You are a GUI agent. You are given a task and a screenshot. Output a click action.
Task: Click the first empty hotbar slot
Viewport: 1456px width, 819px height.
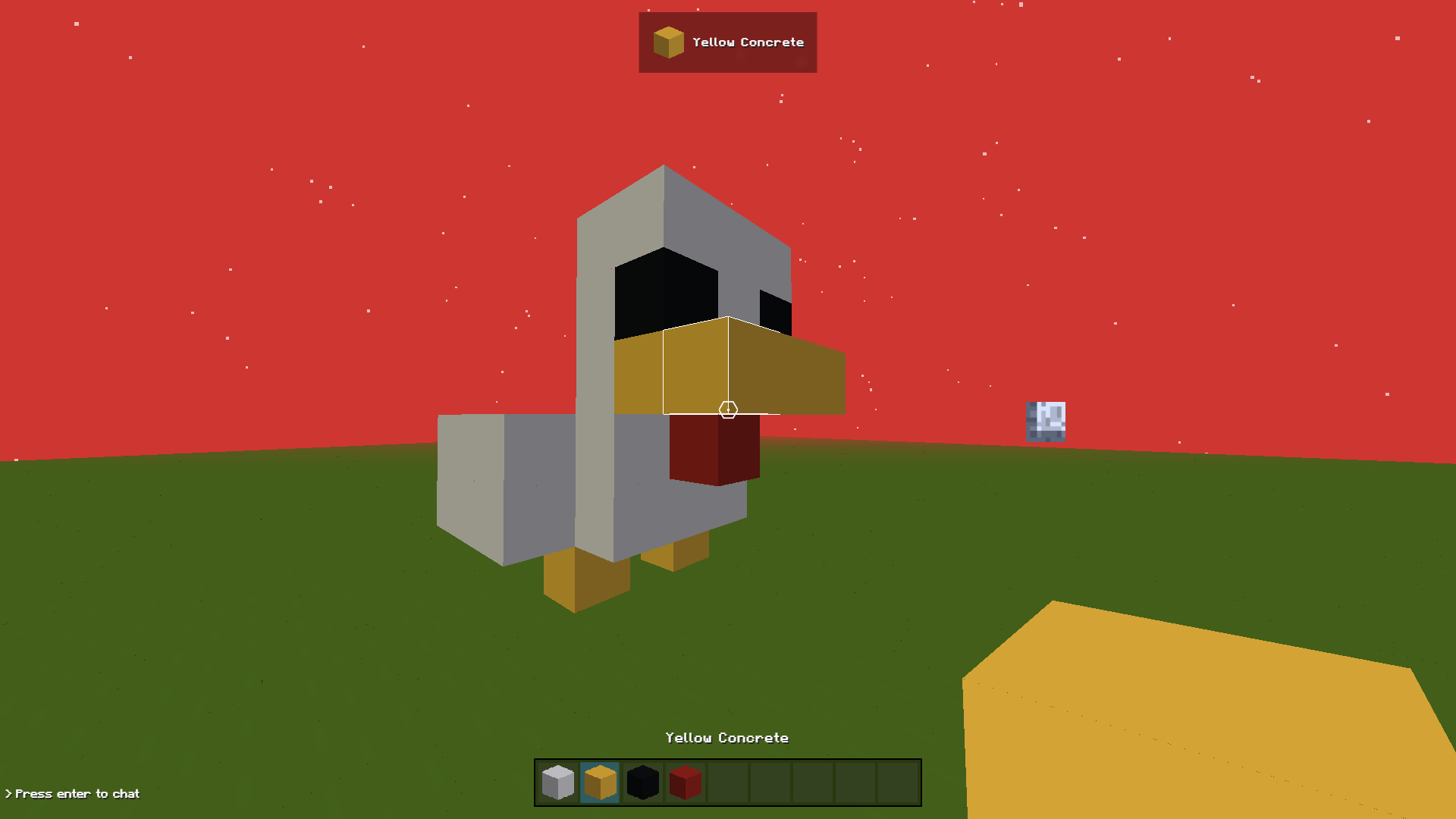pos(727,782)
